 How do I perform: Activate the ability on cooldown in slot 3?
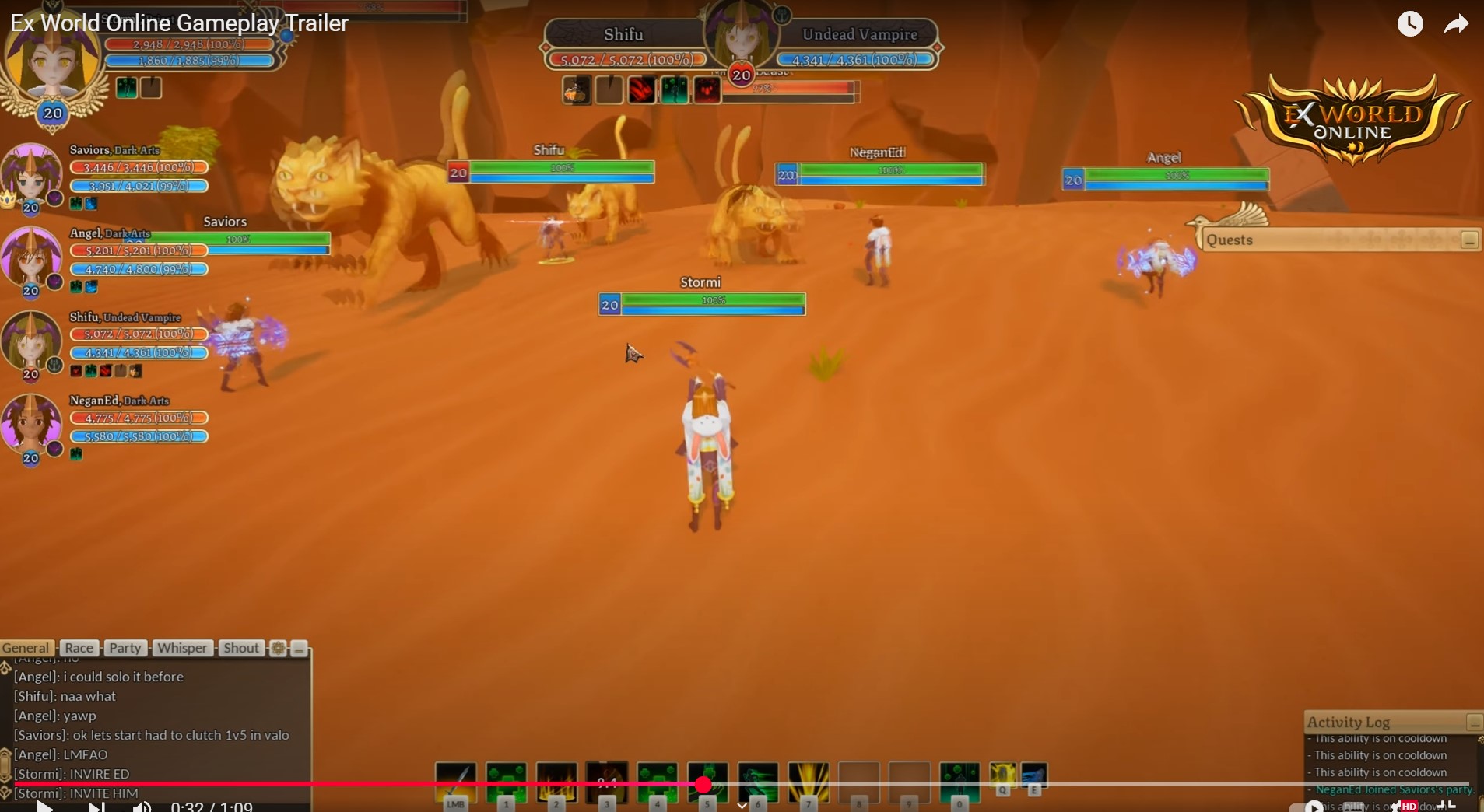tap(607, 781)
